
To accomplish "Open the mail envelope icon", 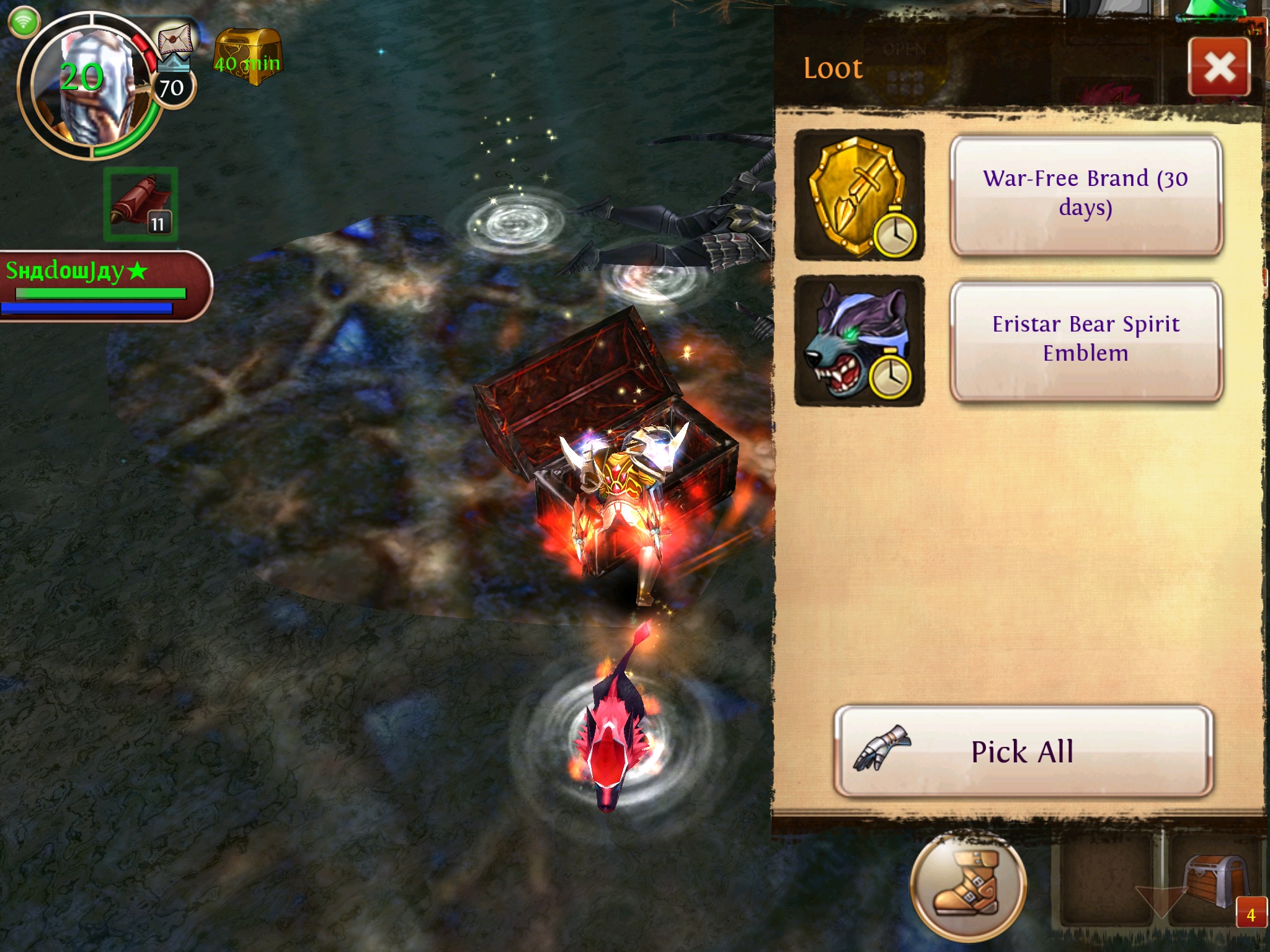I will click(x=175, y=38).
